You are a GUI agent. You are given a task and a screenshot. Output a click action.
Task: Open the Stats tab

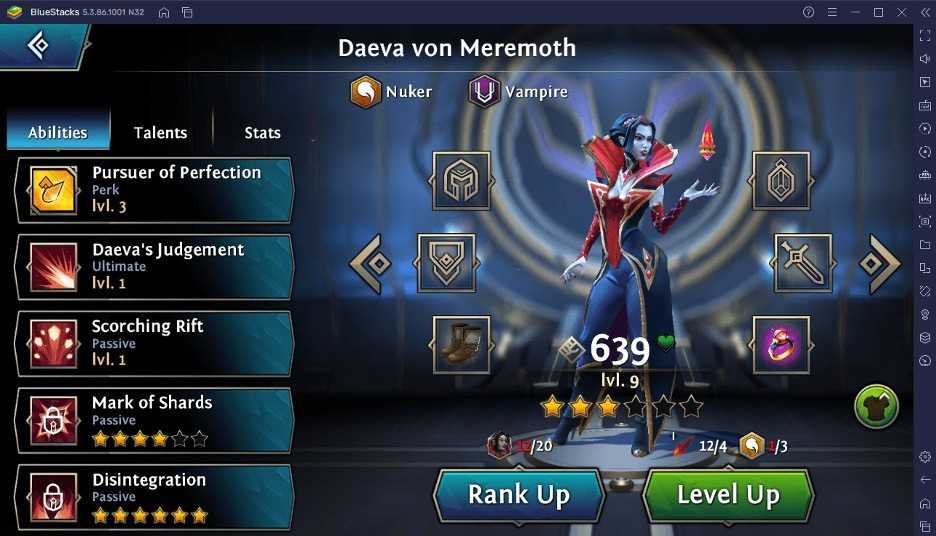click(262, 132)
